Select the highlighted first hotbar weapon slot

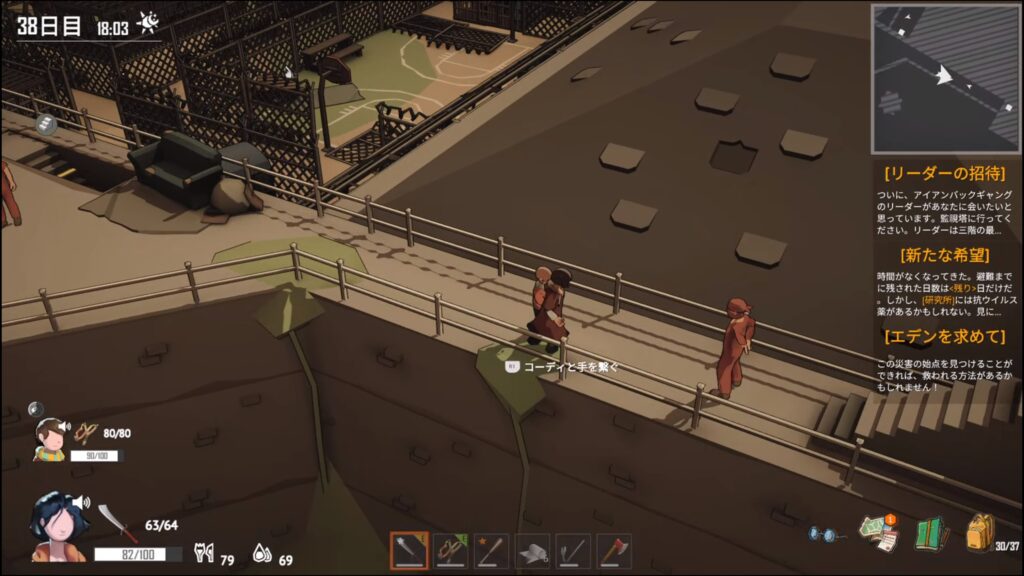coord(409,551)
